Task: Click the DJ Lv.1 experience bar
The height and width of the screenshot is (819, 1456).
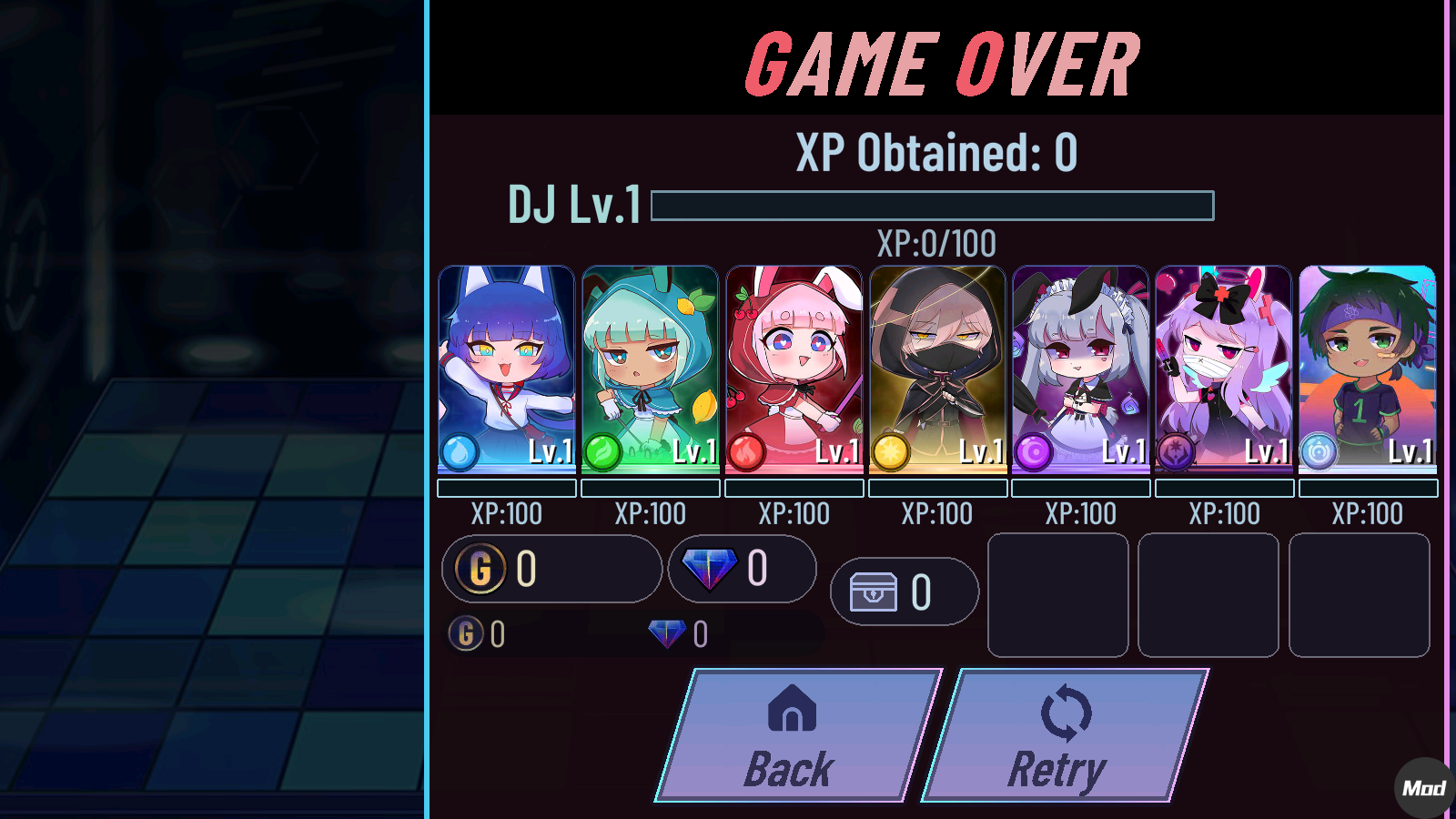Action: [933, 206]
